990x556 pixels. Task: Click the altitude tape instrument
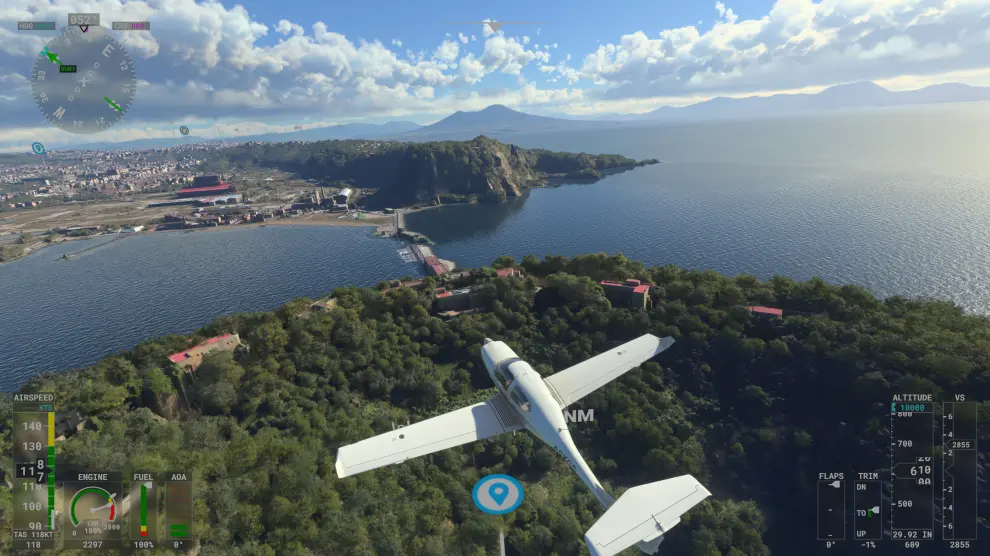pyautogui.click(x=912, y=470)
